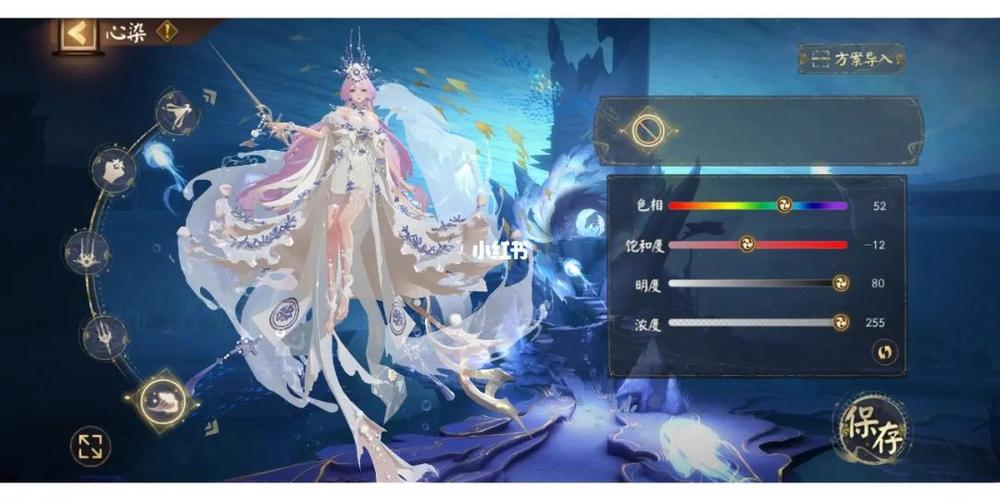Change the 浓度 density slider

click(x=758, y=322)
